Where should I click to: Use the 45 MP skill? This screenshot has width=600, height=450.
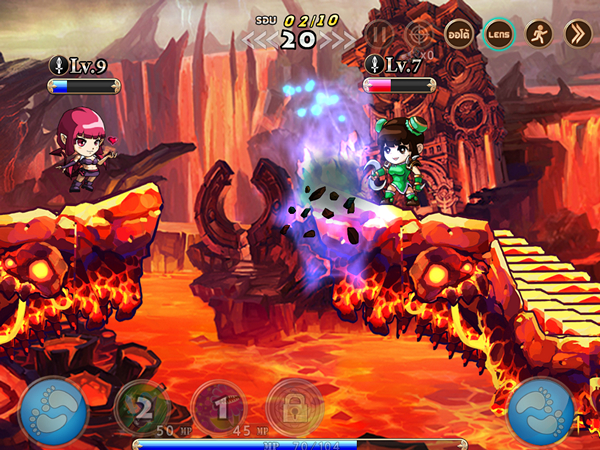[x=218, y=406]
